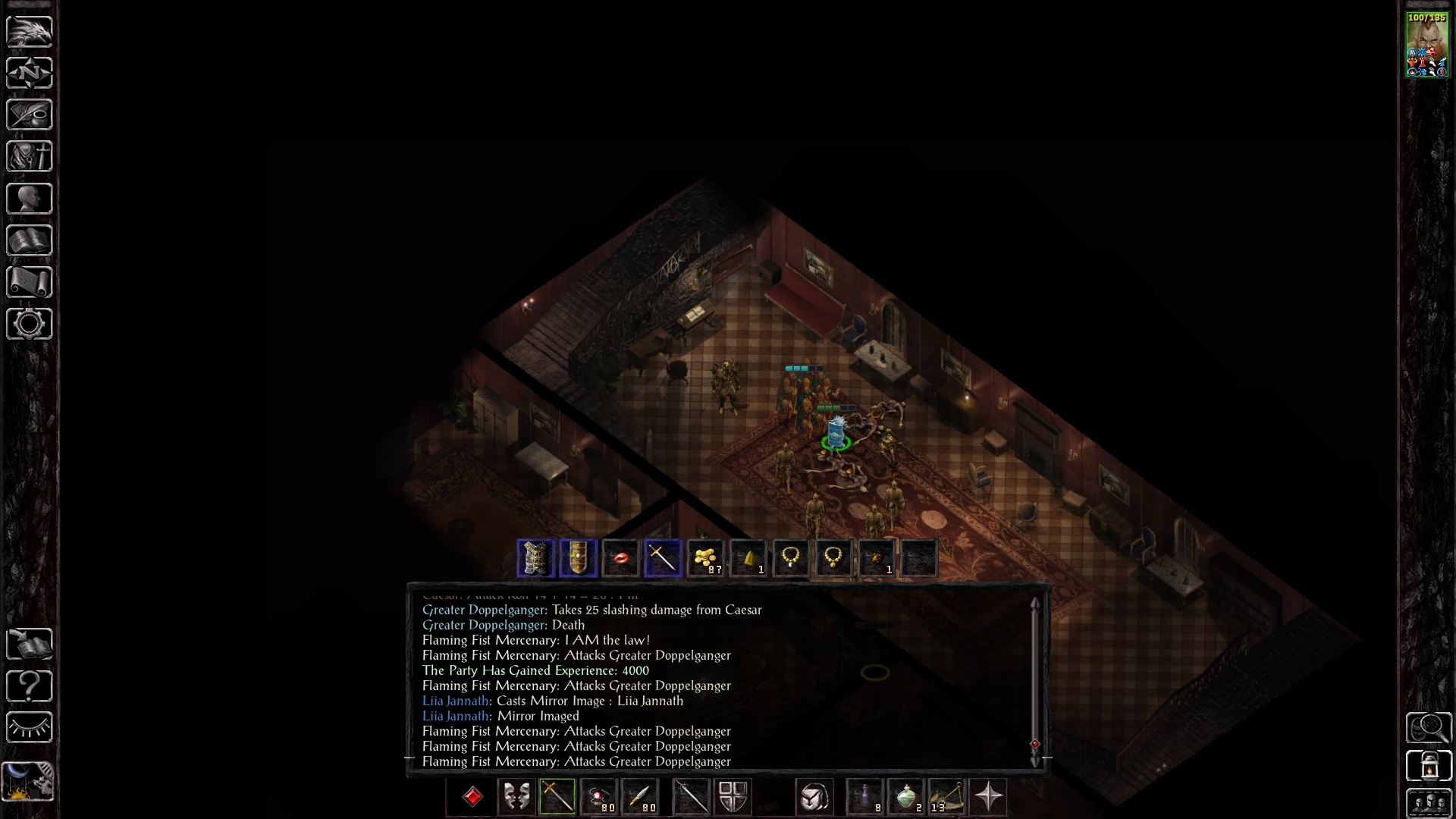Image resolution: width=1456 pixels, height=819 pixels.
Task: Toggle the lantern party AI button
Action: (x=1429, y=764)
